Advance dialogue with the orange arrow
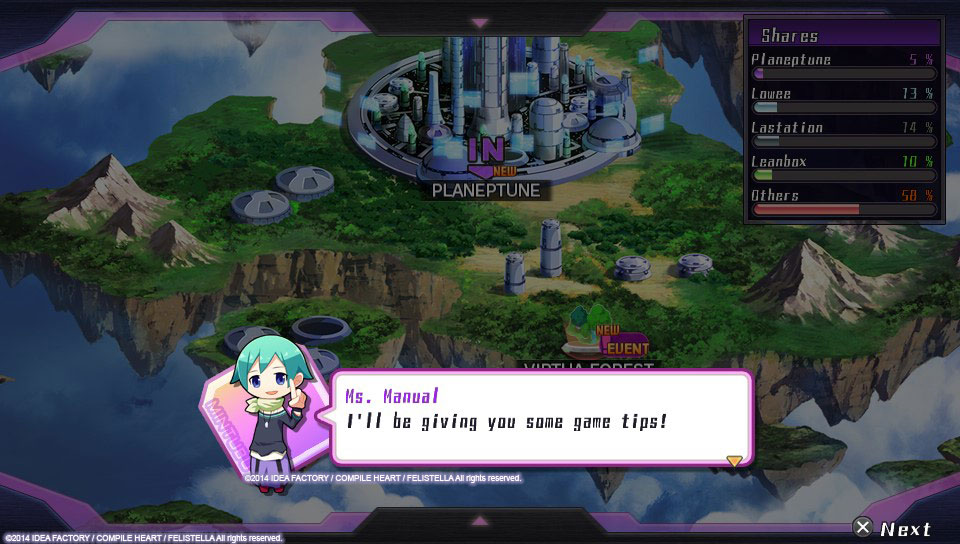This screenshot has height=544, width=960. (734, 460)
